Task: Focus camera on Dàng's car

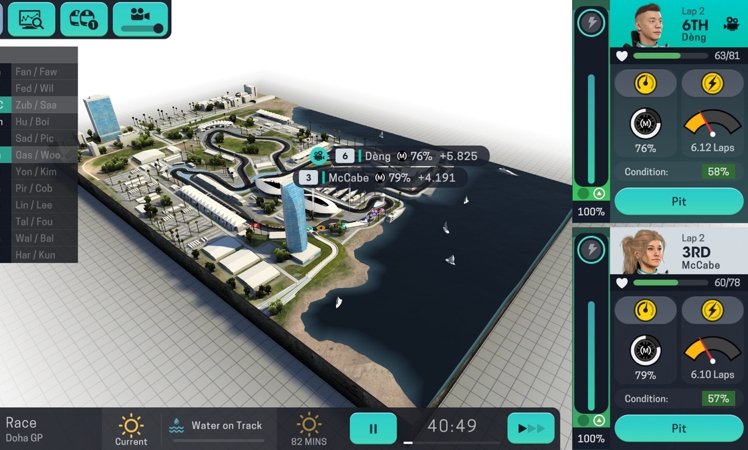Action: pyautogui.click(x=732, y=24)
